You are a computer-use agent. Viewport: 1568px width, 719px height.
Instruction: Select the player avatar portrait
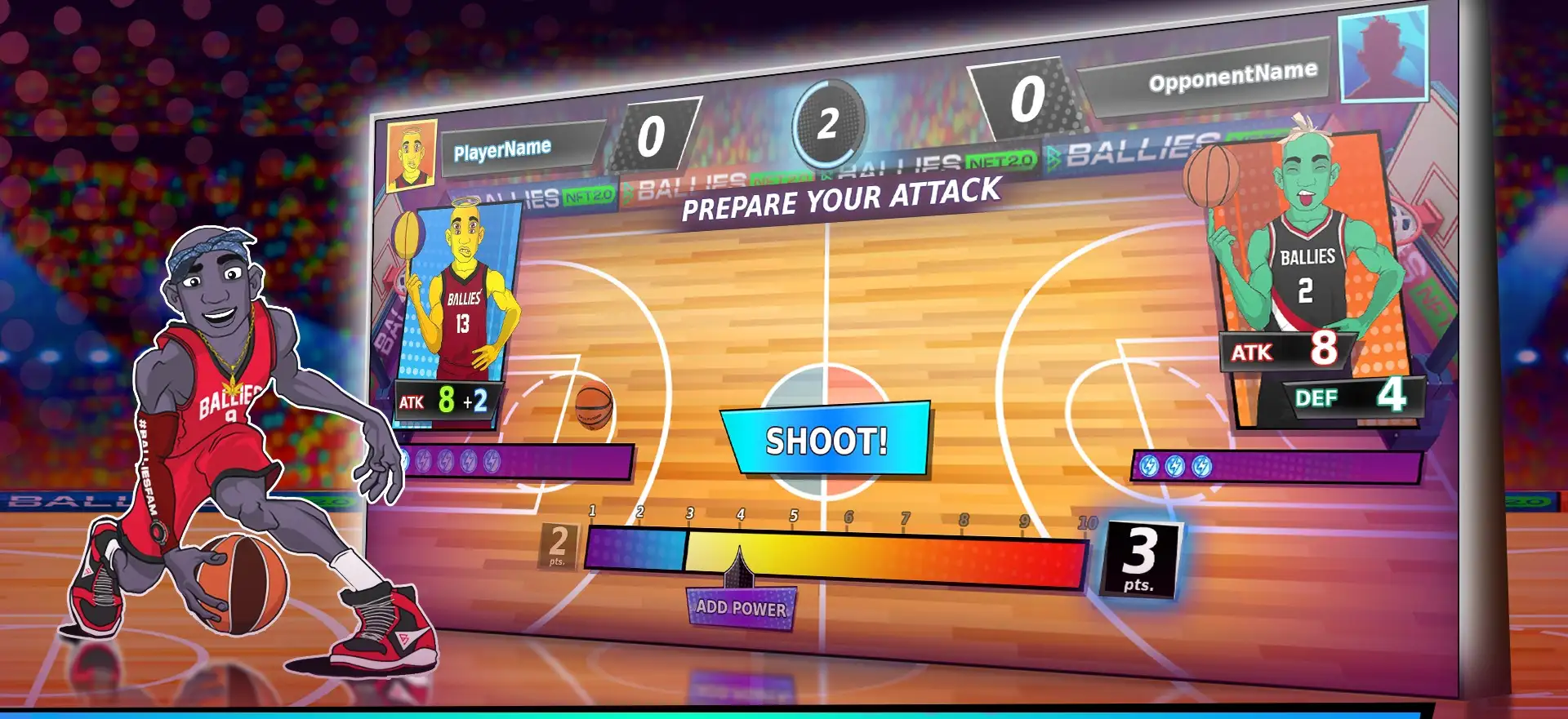tap(412, 155)
